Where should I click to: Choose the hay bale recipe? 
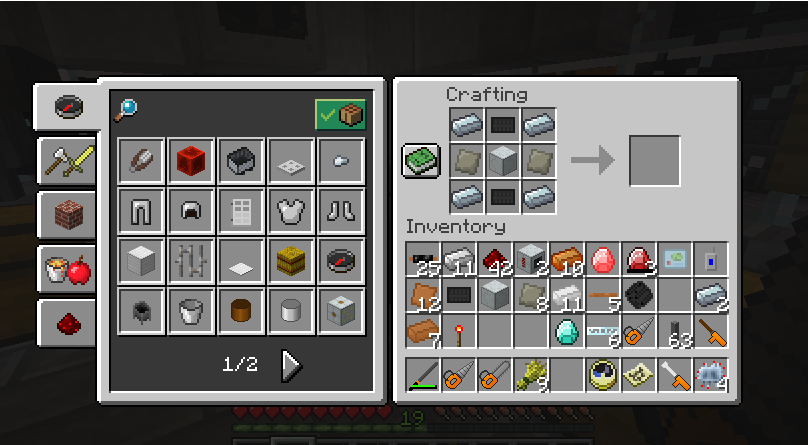292,260
